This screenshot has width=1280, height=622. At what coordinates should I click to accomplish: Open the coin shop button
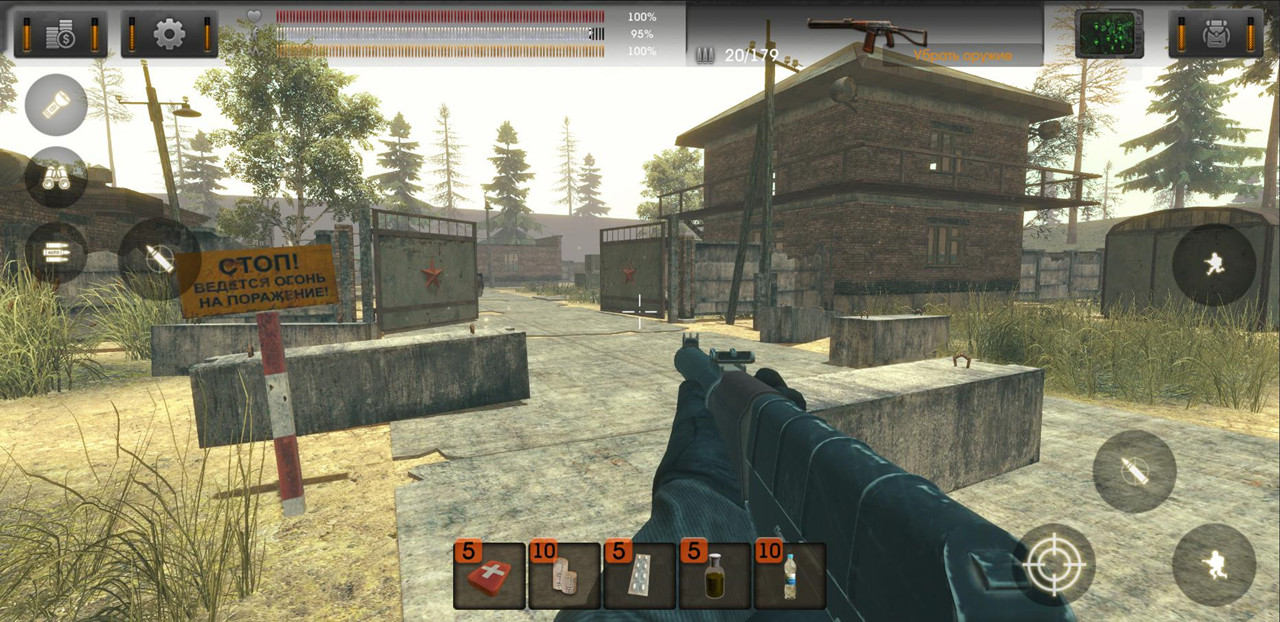point(60,34)
